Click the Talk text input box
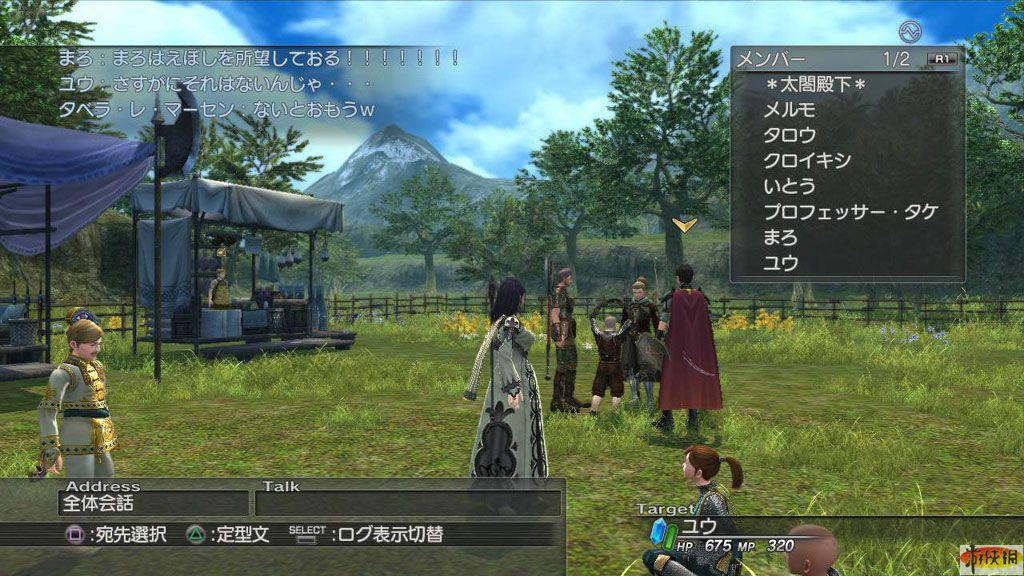Screen dimensions: 1024x576 tap(408, 504)
